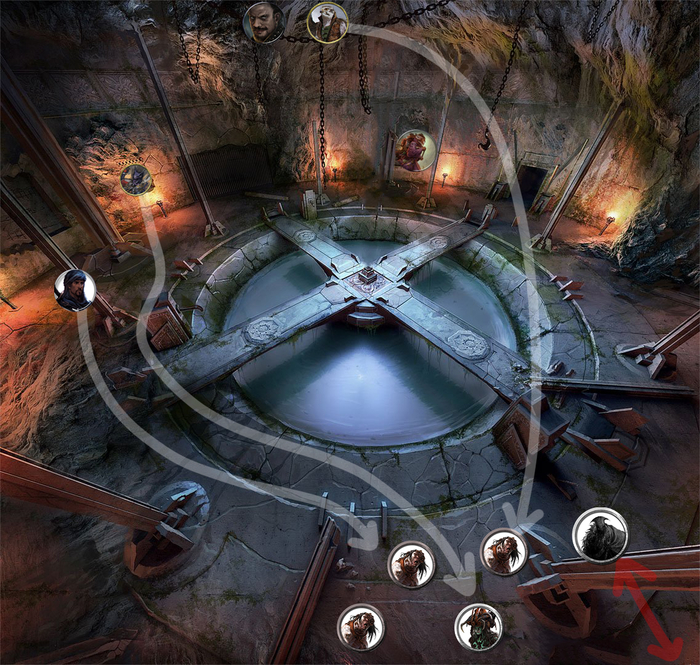Select the black shadowy beast token
Viewport: 700px width, 665px height.
coord(600,536)
